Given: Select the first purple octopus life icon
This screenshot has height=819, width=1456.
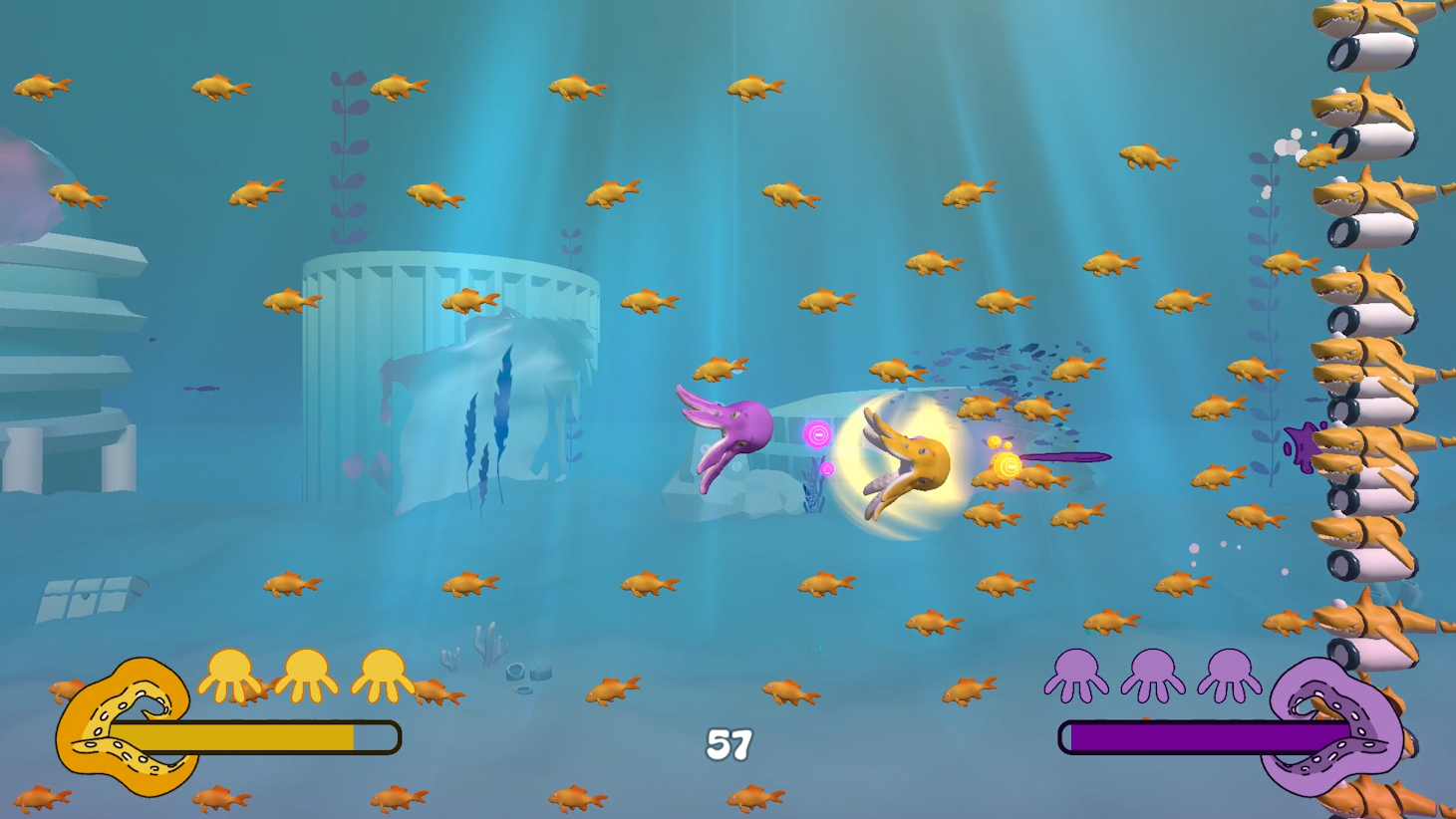Looking at the screenshot, I should (x=1074, y=675).
